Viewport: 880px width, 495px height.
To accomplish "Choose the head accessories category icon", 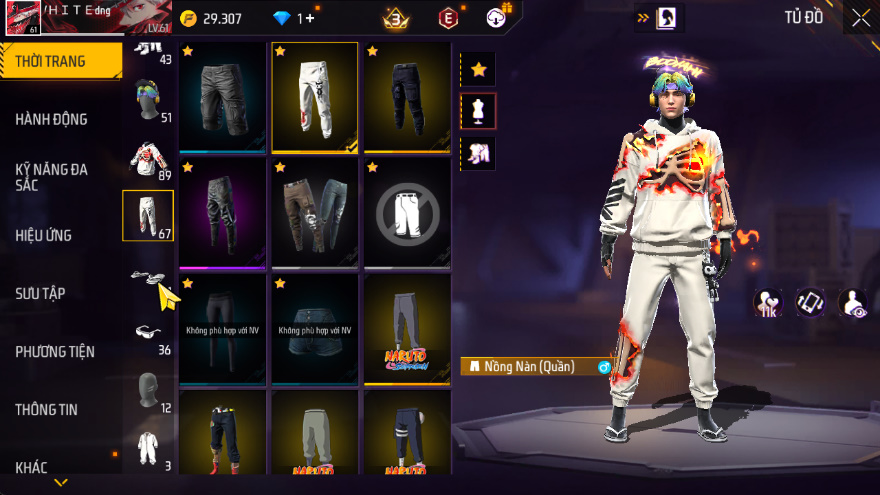I will pyautogui.click(x=147, y=95).
